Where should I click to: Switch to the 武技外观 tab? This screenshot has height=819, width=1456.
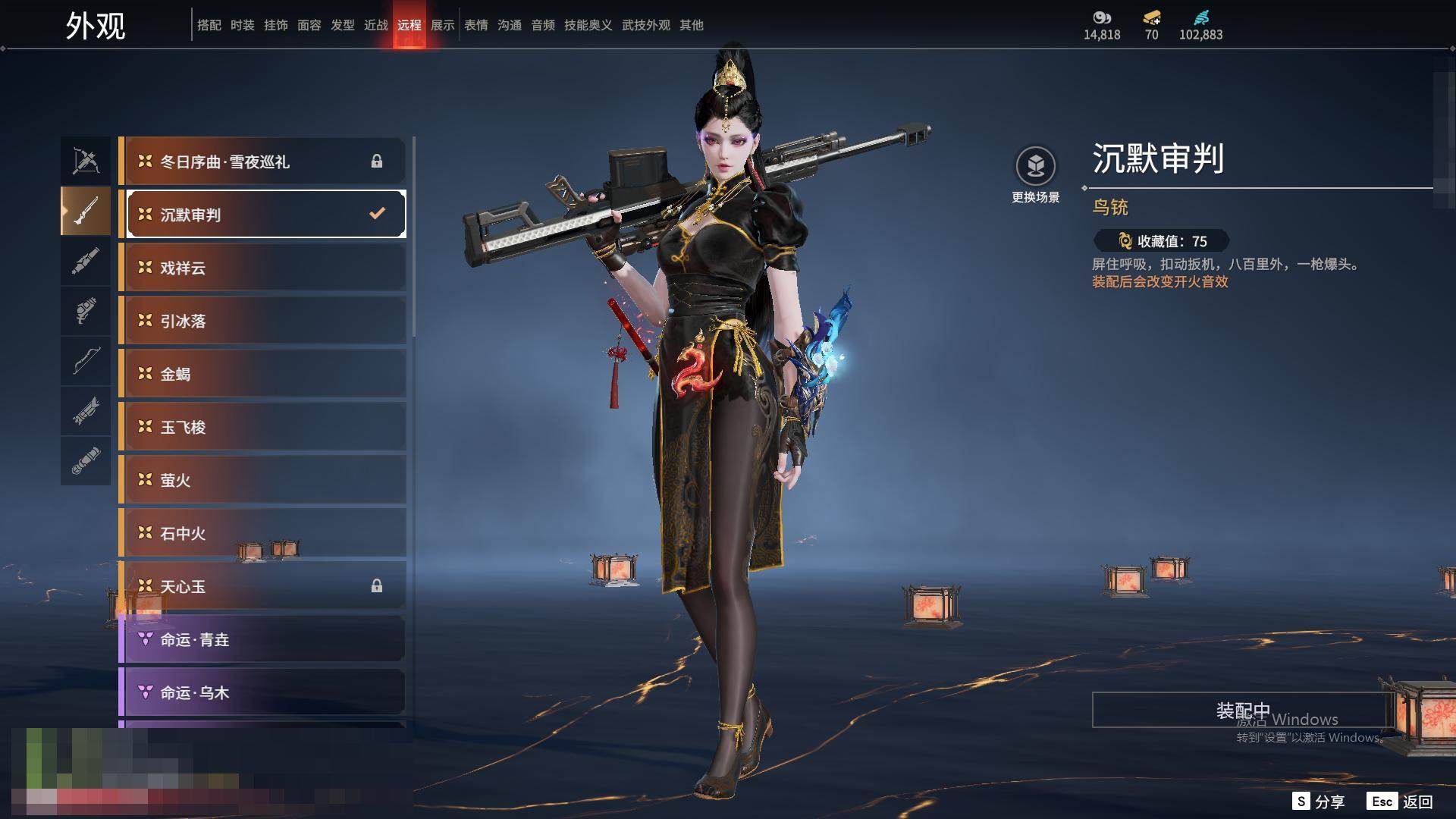point(646,25)
